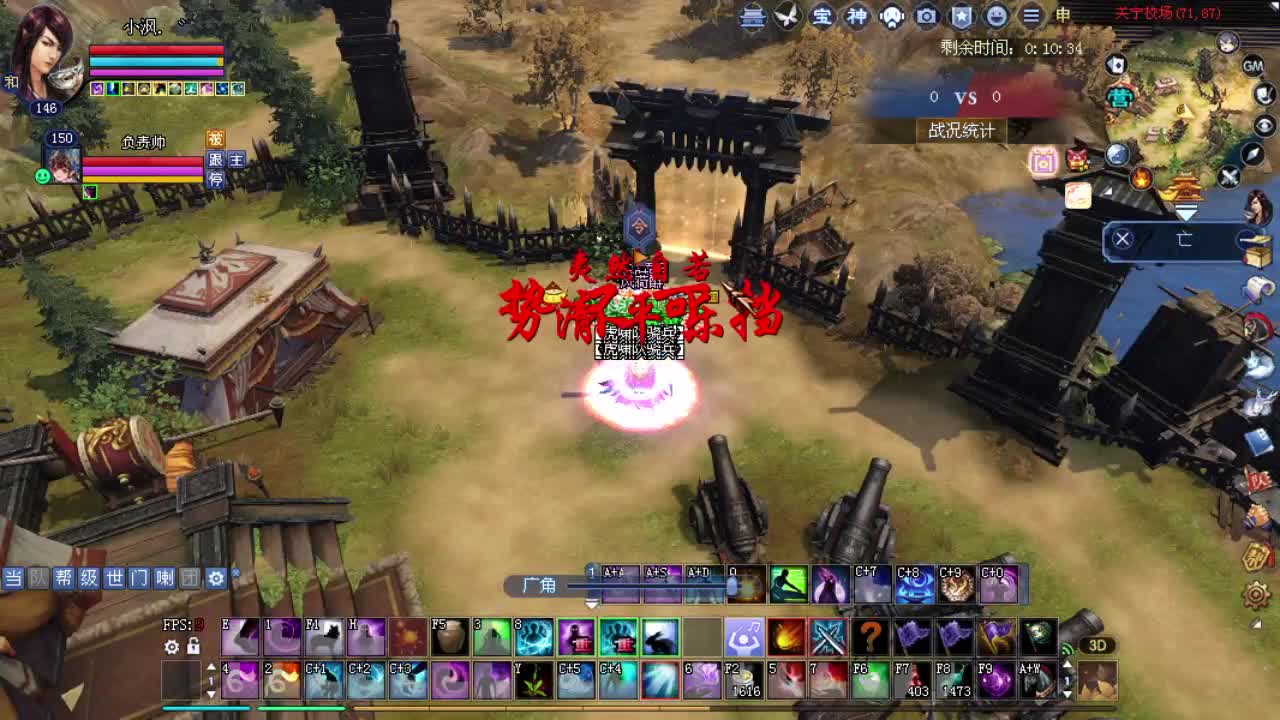Open the star badge icon in top toolbar
Screen dimensions: 1280x720
tap(960, 17)
